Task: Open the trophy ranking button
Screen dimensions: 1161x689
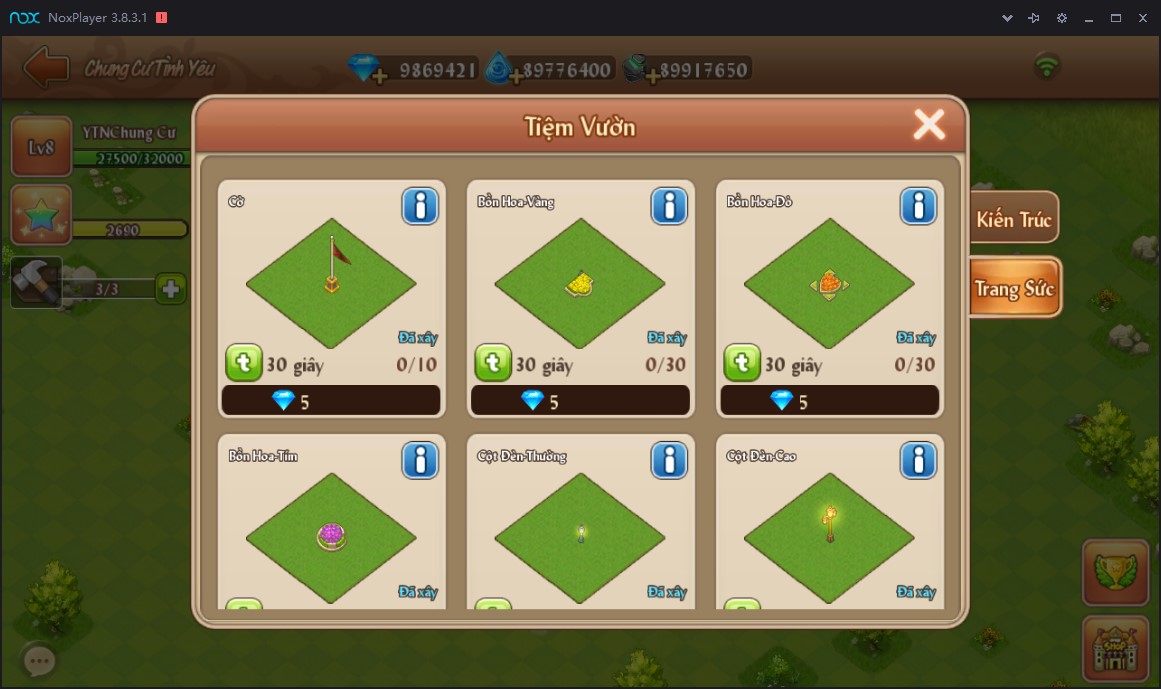Action: pyautogui.click(x=1114, y=573)
